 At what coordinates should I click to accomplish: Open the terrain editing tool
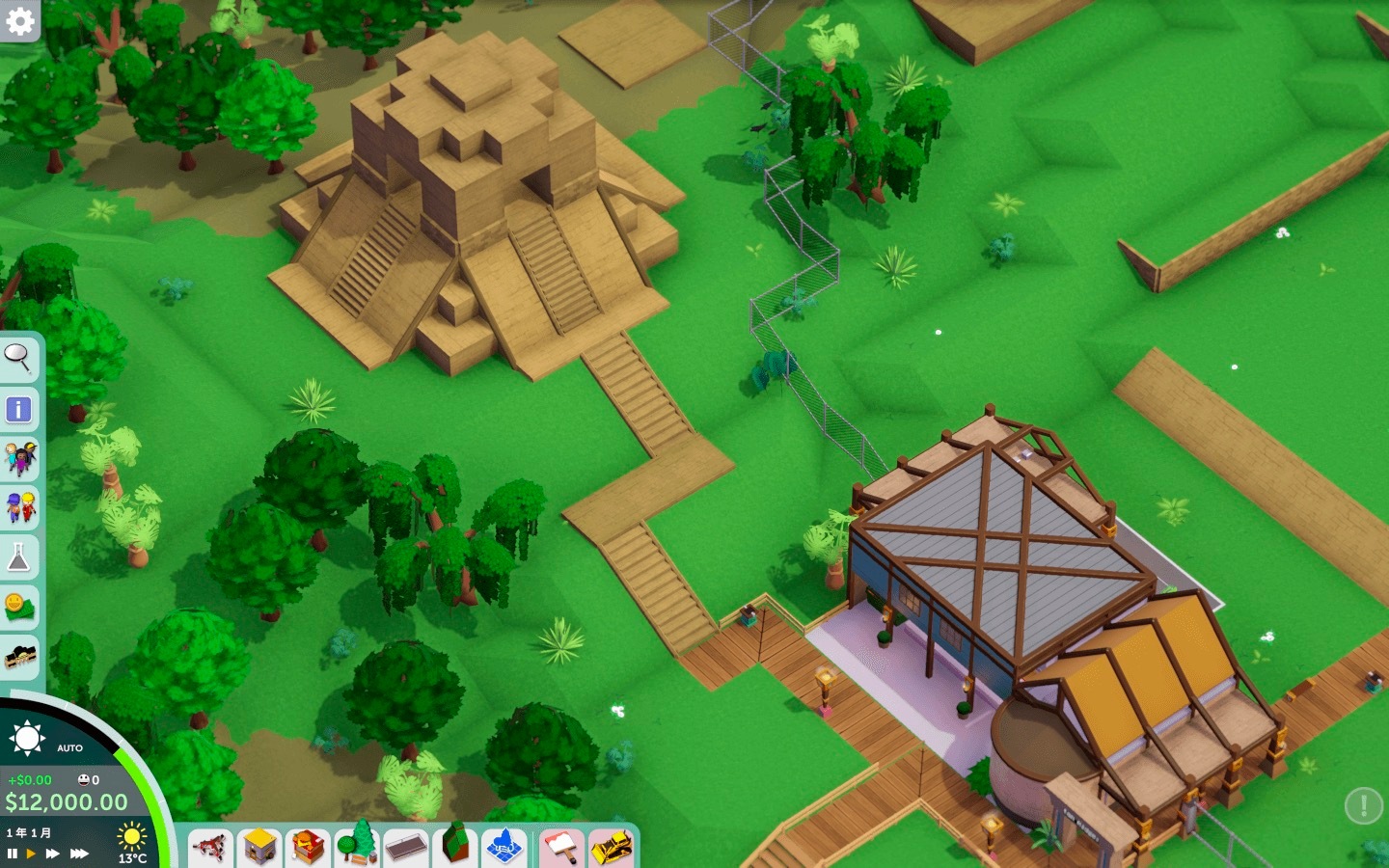(x=455, y=845)
